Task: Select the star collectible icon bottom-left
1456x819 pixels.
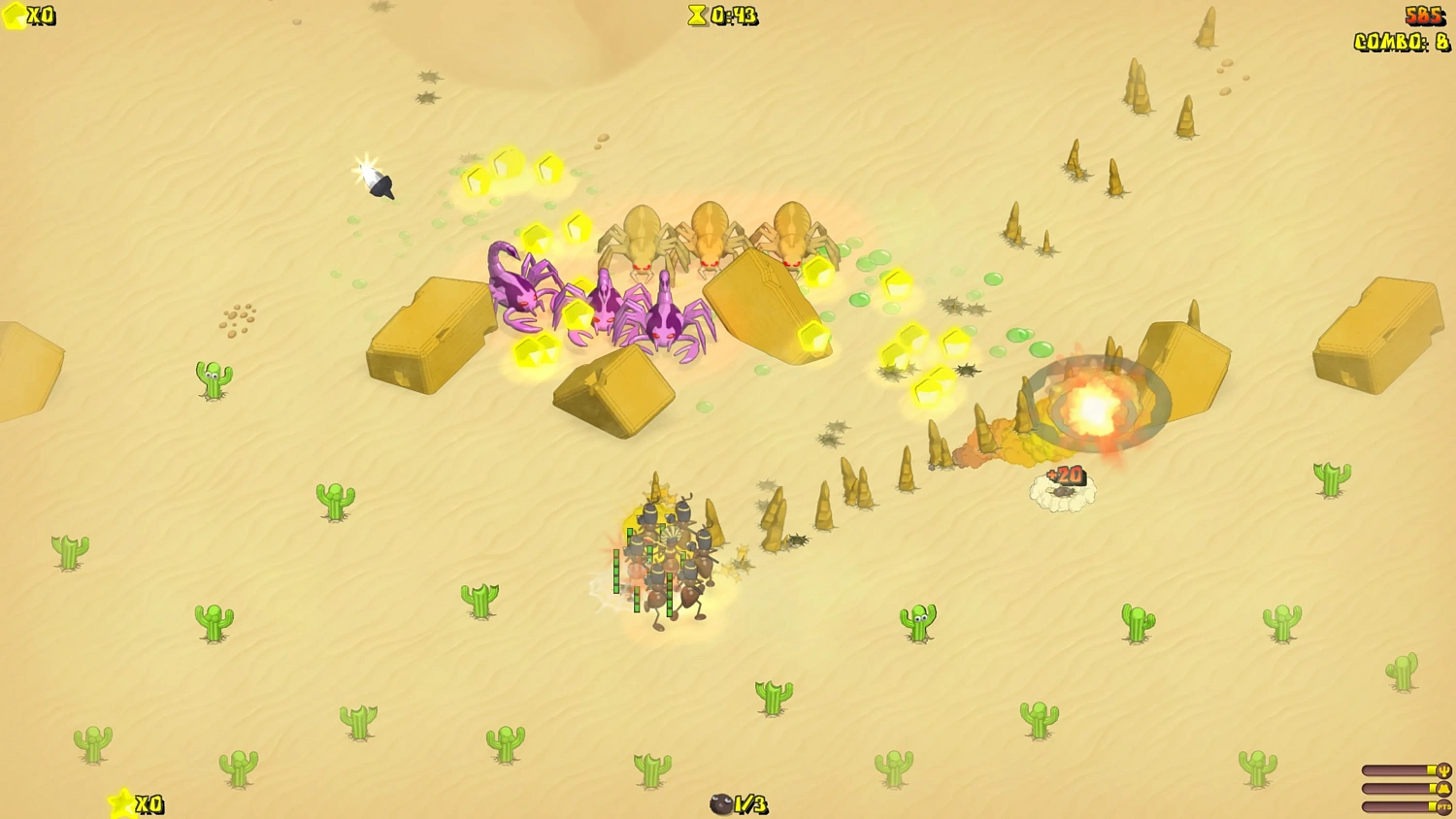Action: (120, 804)
